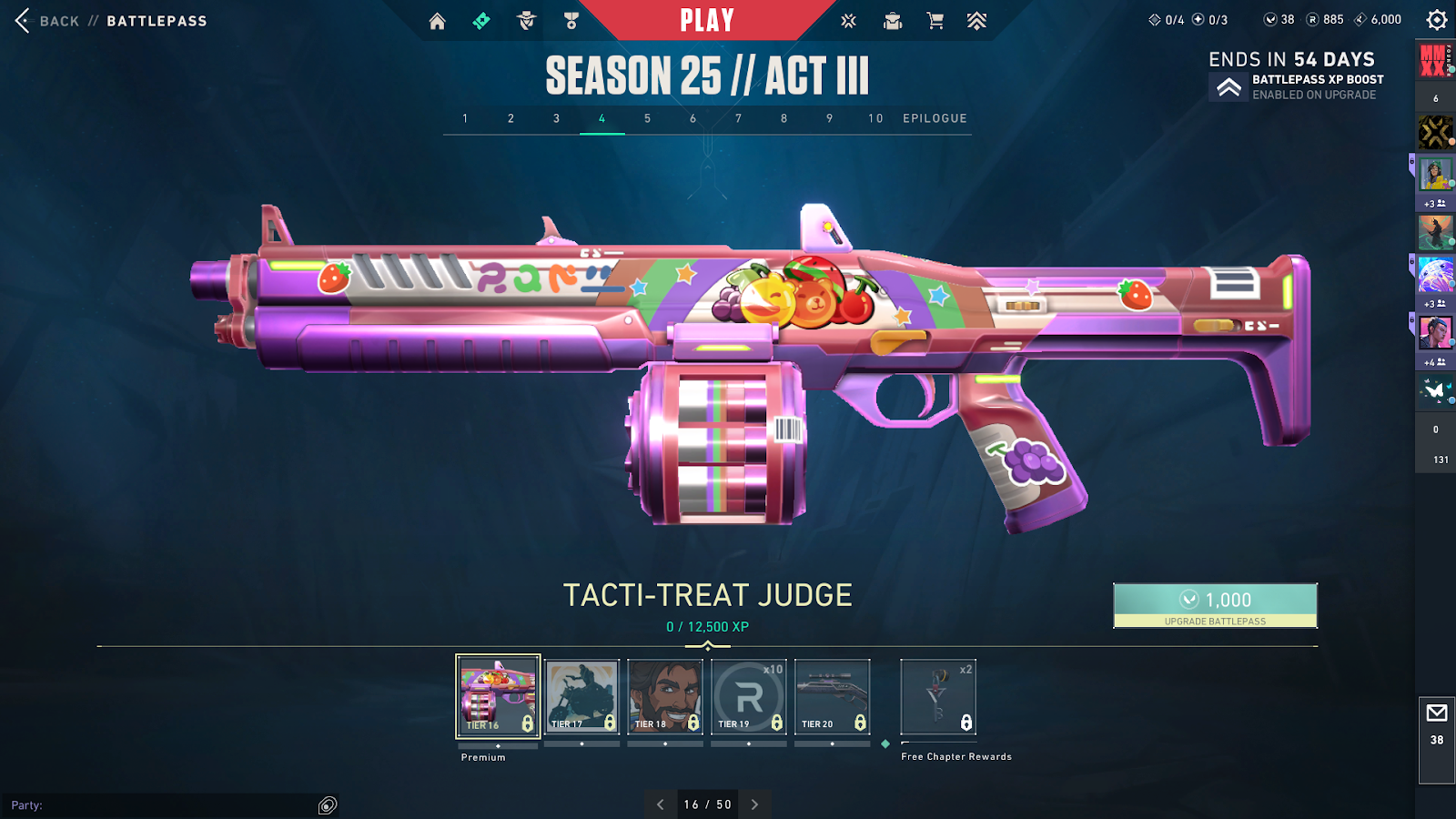
Task: Open the home screen icon
Action: pos(438,21)
